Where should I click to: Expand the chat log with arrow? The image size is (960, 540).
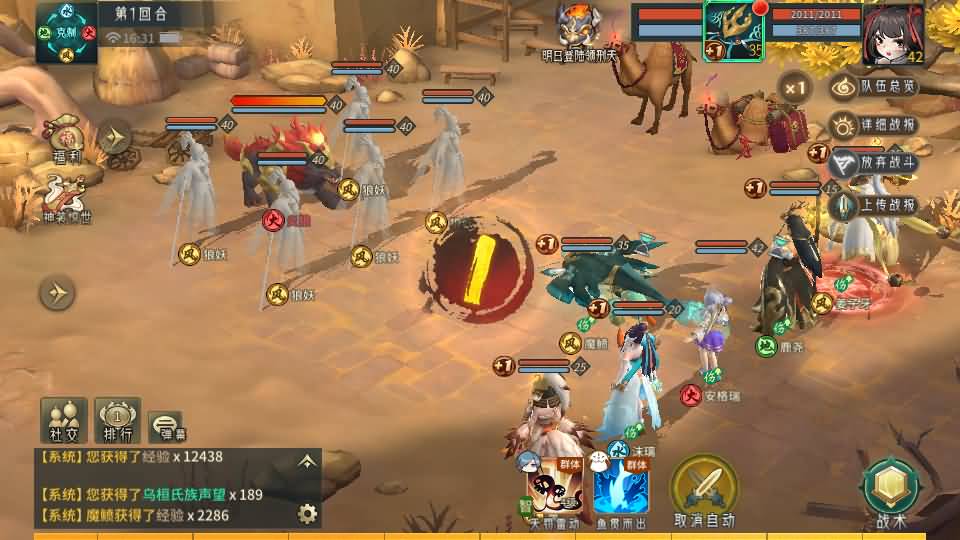tap(307, 461)
